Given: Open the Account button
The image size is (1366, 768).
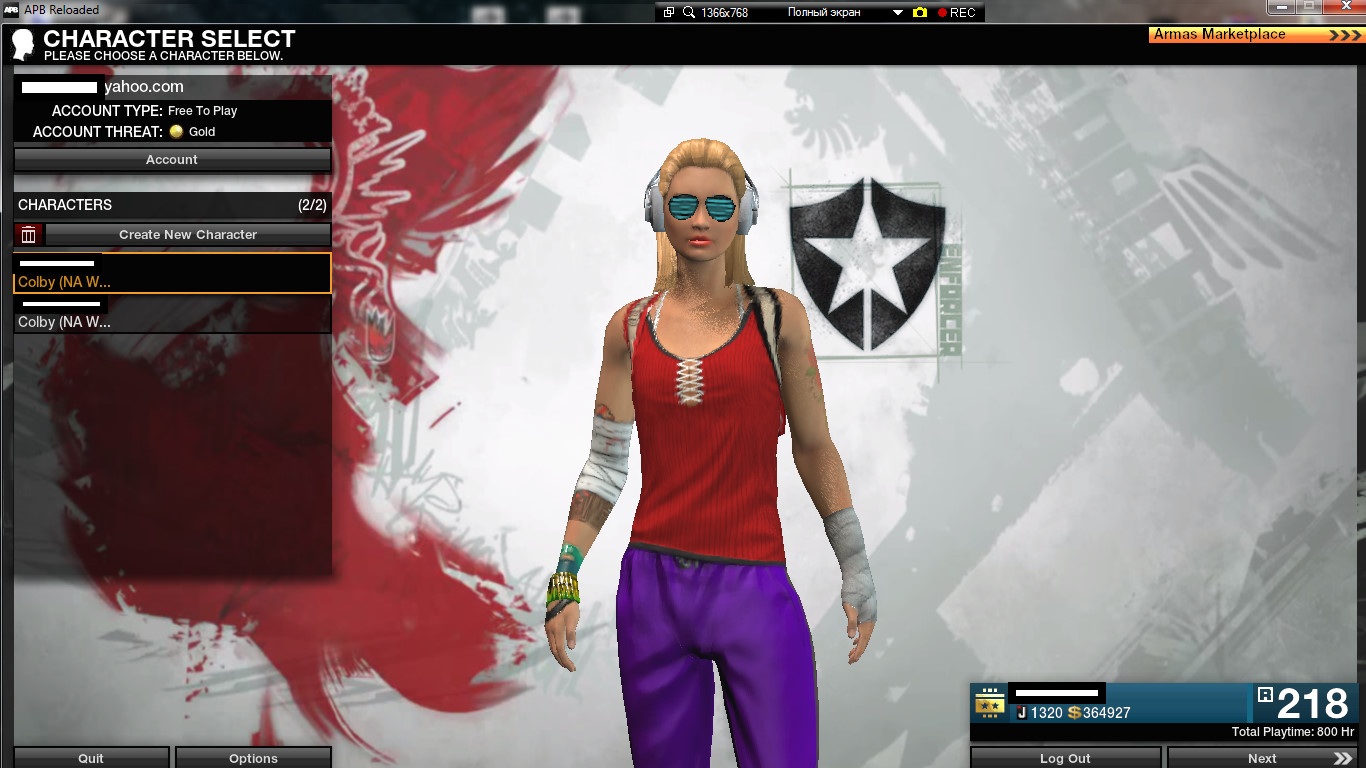Looking at the screenshot, I should [x=172, y=160].
